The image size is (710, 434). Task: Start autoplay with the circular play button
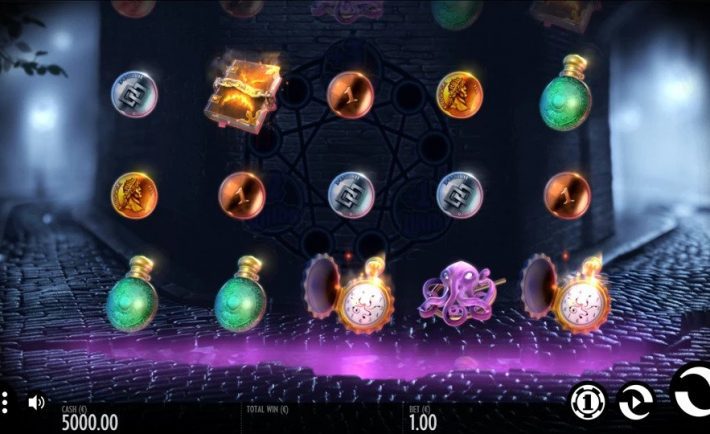click(x=636, y=401)
